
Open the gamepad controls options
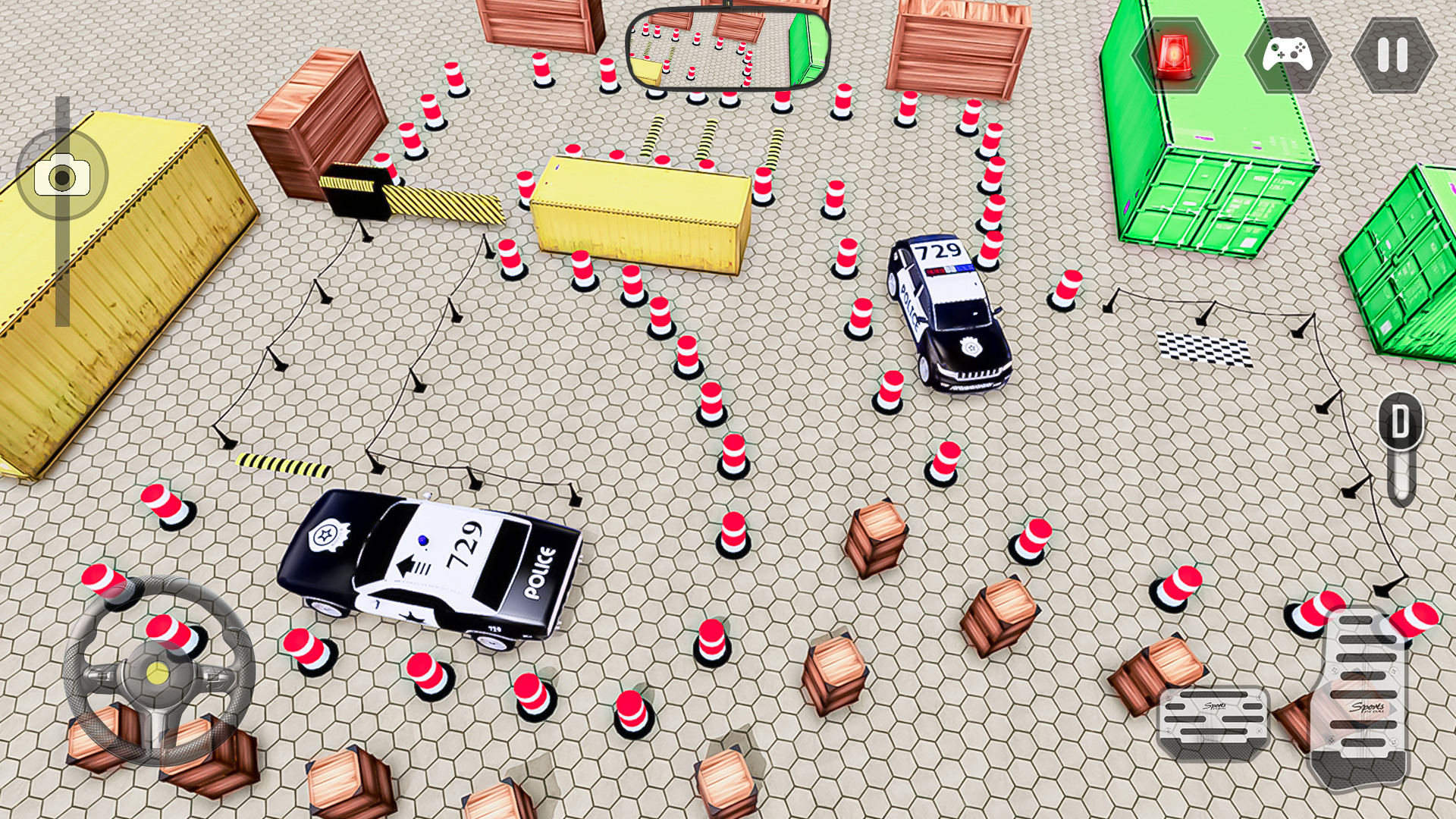(1287, 55)
